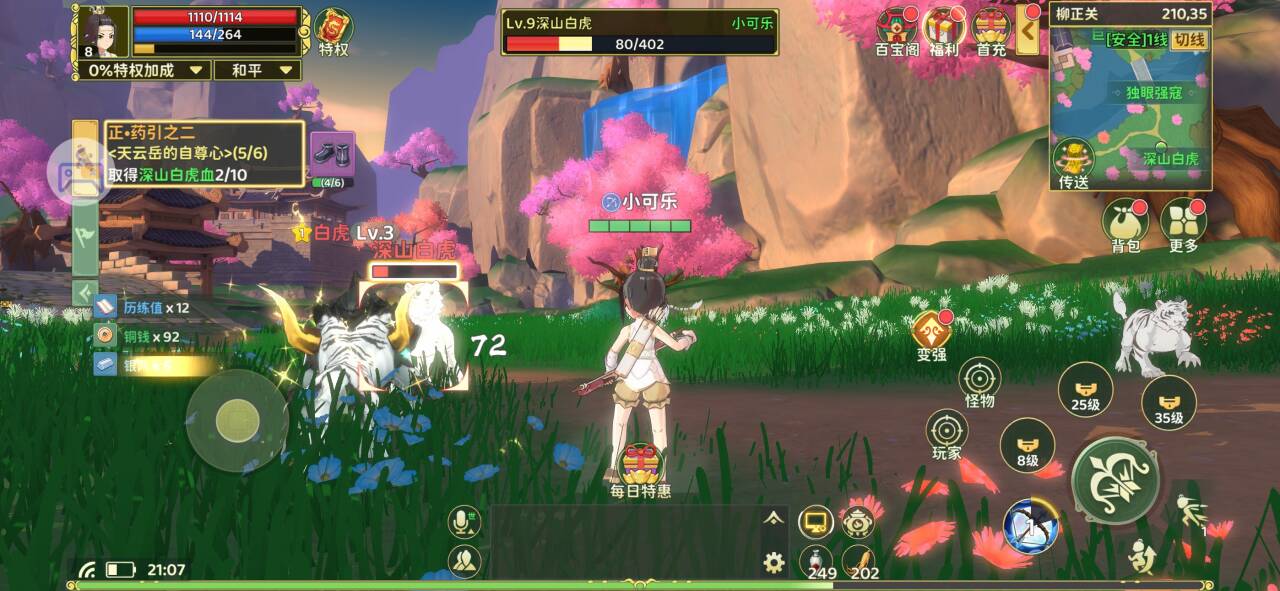This screenshot has width=1280, height=591.
Task: Open the 变强 power-up menu
Action: 931,335
